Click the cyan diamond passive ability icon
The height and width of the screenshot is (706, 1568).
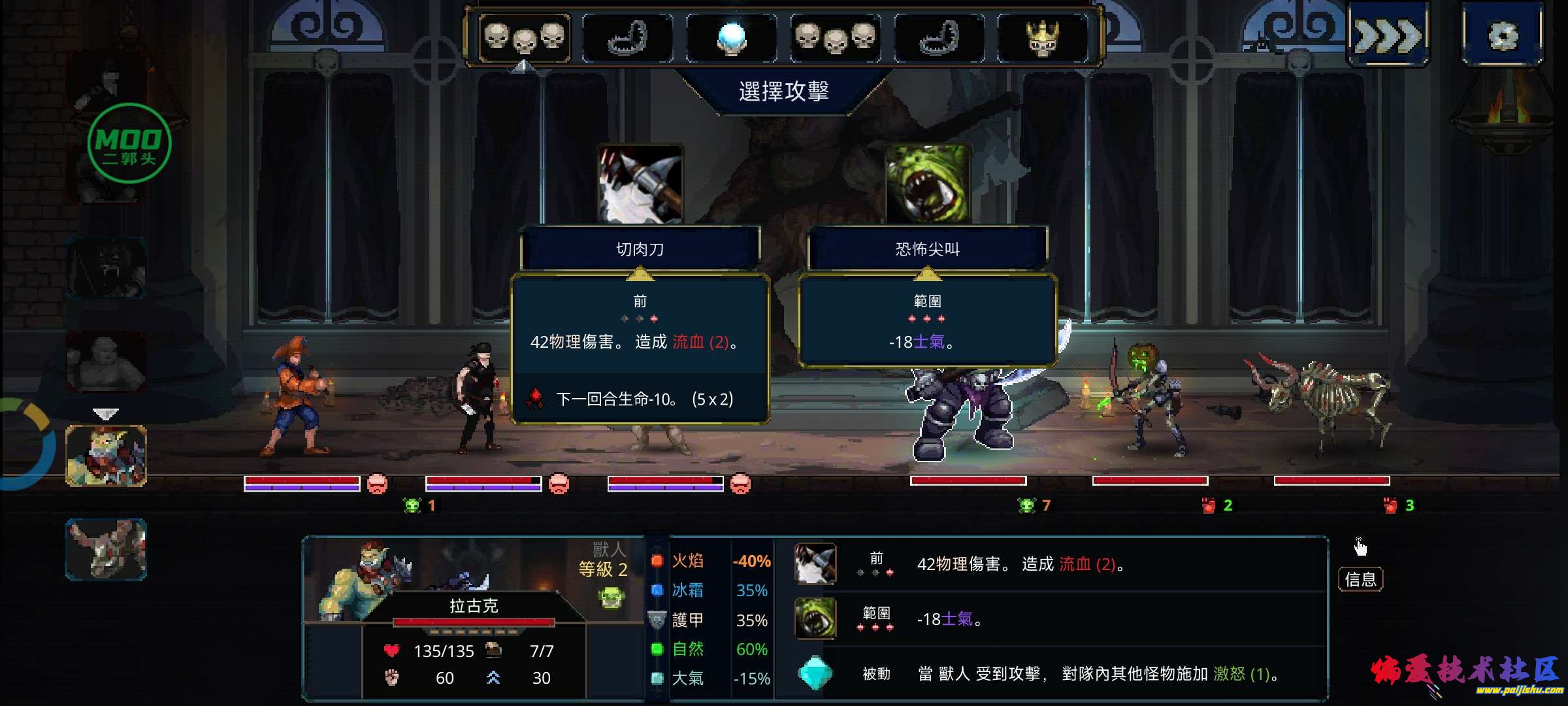[x=815, y=673]
